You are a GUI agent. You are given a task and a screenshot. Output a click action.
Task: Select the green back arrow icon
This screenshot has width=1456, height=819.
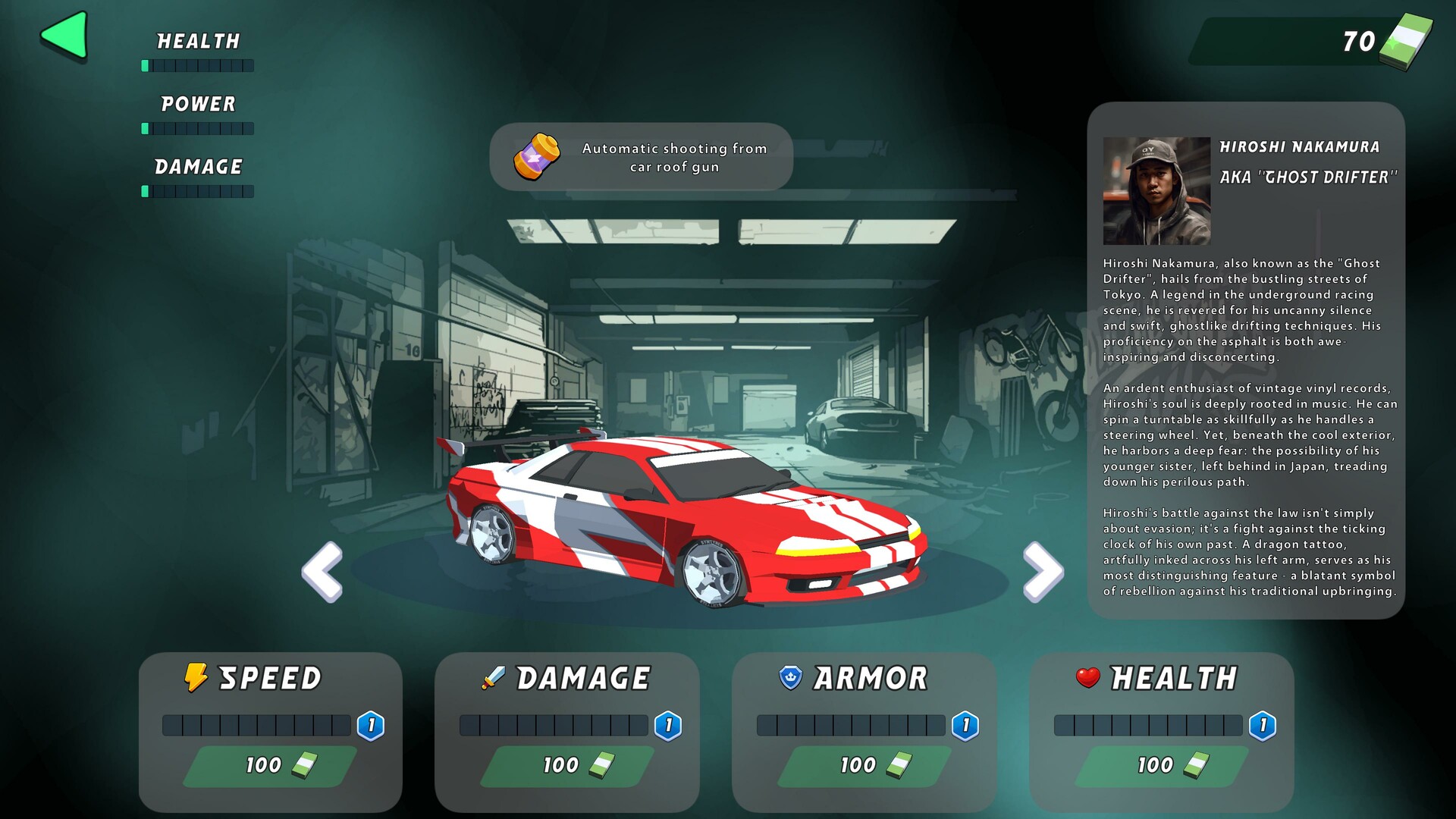pos(64,33)
